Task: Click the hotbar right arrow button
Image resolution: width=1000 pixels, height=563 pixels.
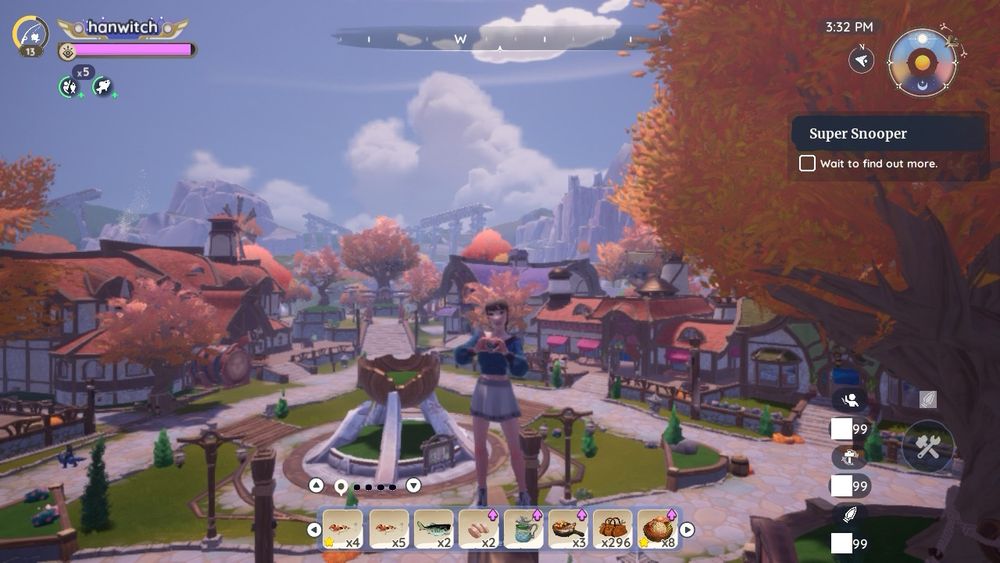Action: tap(687, 529)
